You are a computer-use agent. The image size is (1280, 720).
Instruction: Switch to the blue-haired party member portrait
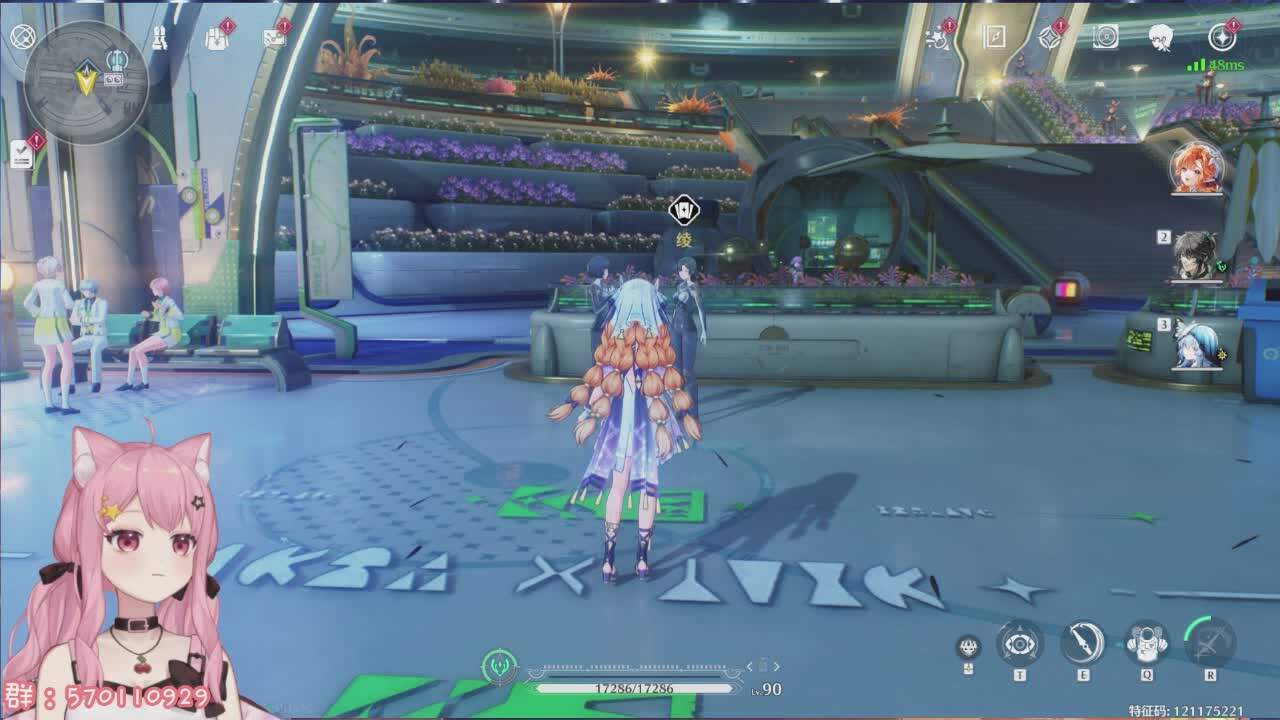pyautogui.click(x=1196, y=343)
